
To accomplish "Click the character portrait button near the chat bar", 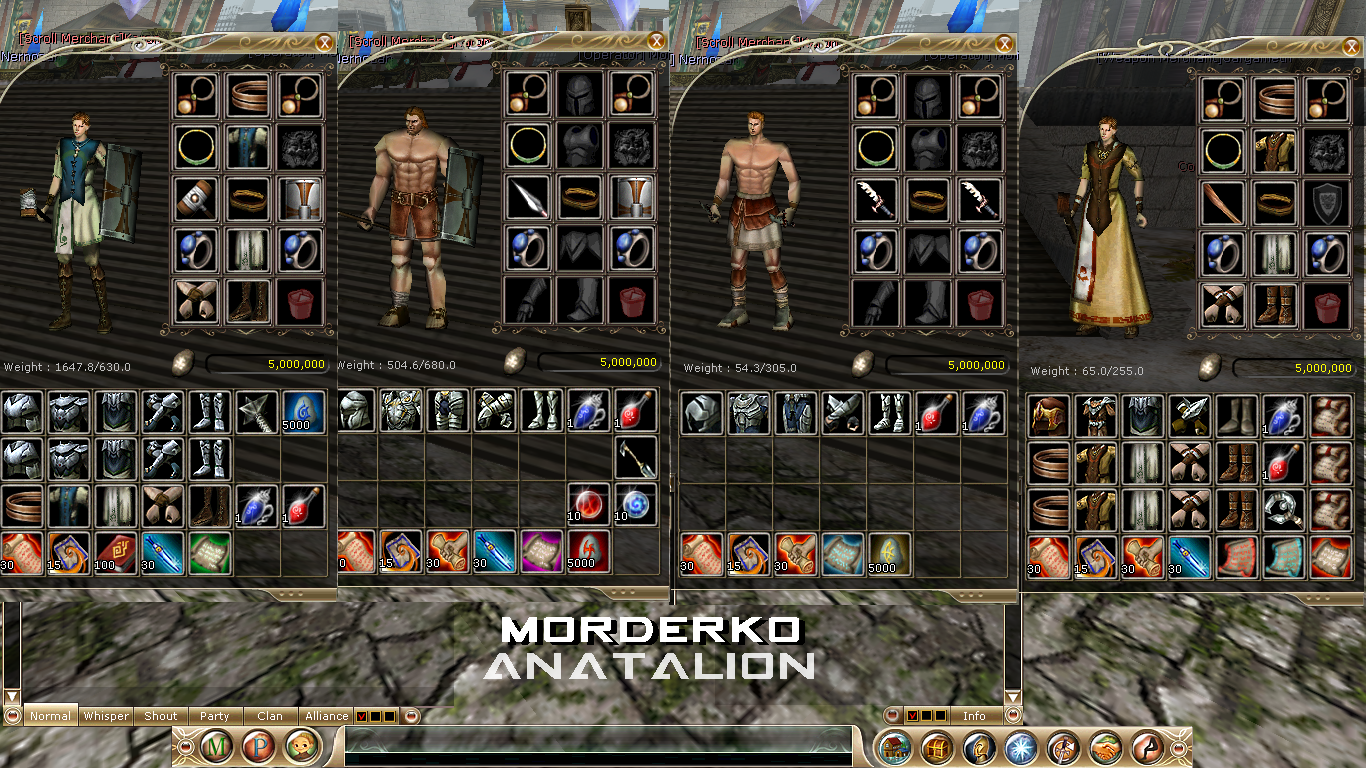I will (302, 745).
